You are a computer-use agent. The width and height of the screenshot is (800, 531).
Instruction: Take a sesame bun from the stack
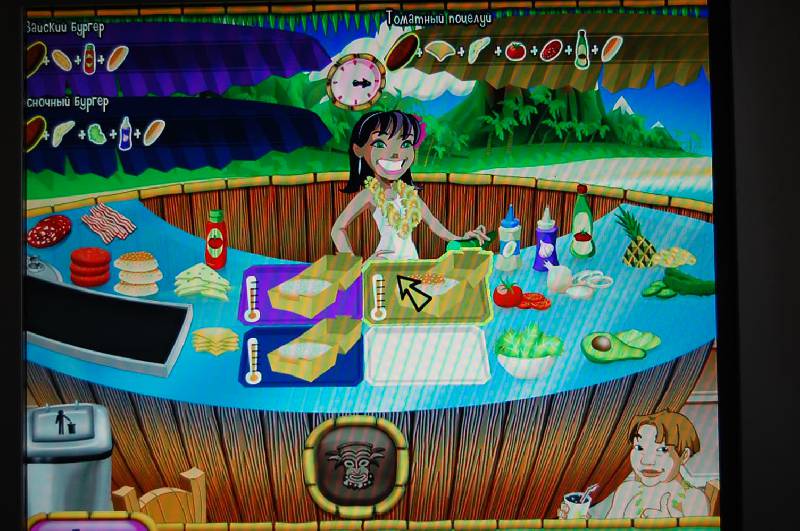pos(137,272)
